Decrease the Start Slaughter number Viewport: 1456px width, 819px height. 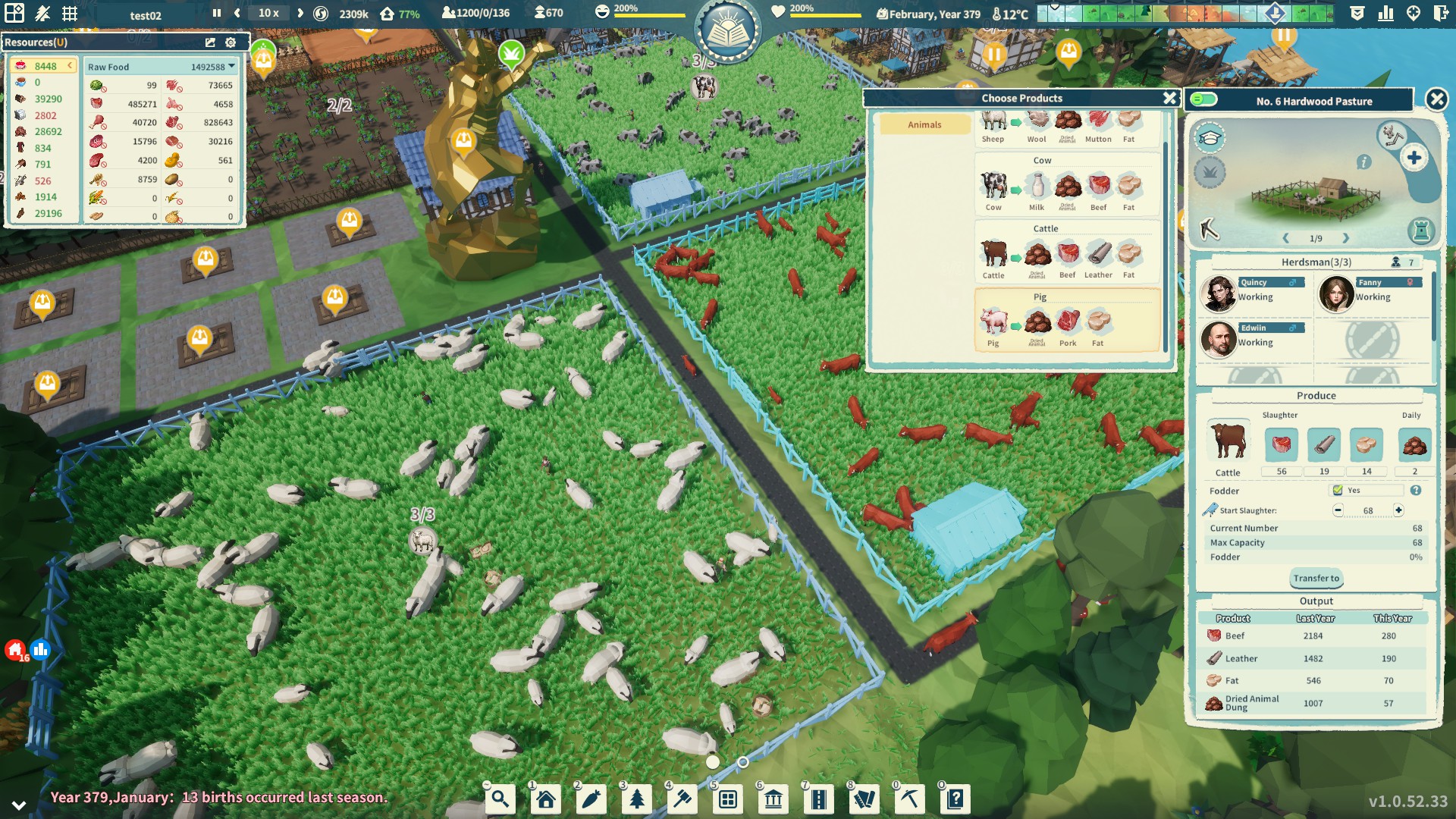(x=1338, y=510)
